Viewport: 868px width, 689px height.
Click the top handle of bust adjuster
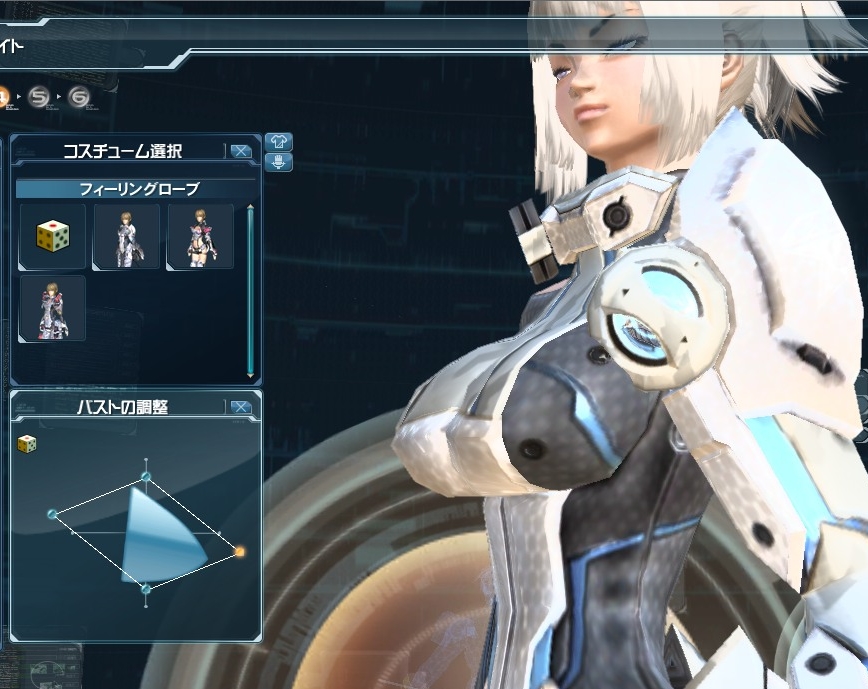tap(146, 476)
